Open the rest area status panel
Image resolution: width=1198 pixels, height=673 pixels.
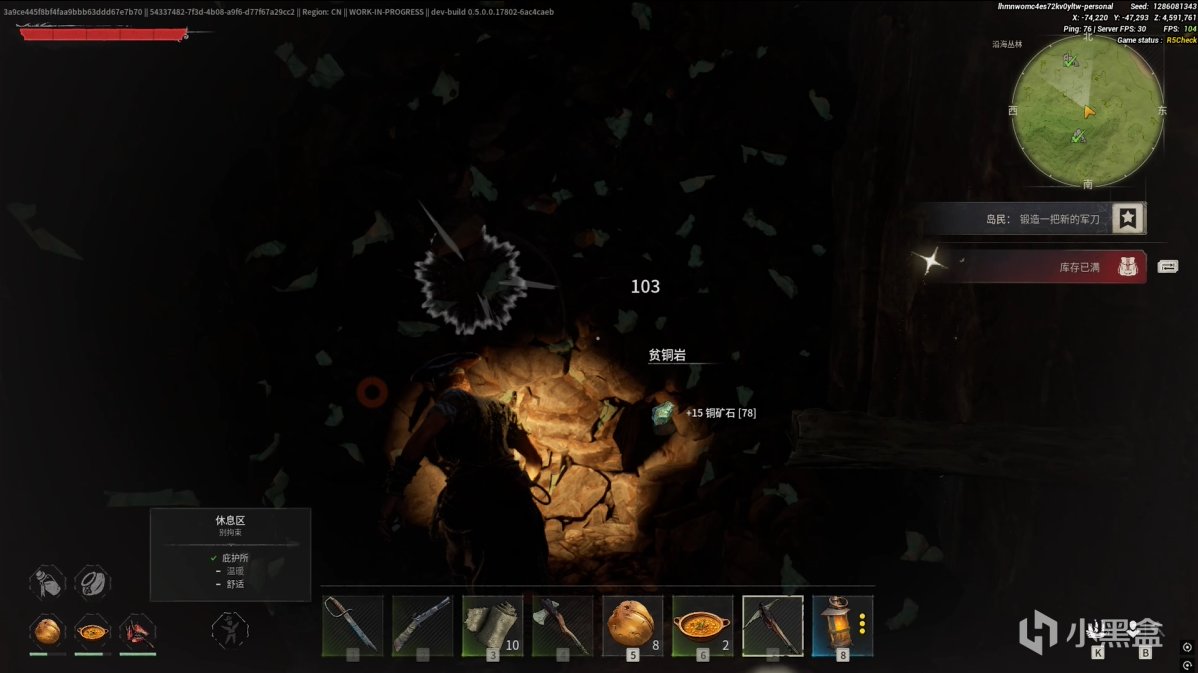pyautogui.click(x=230, y=554)
